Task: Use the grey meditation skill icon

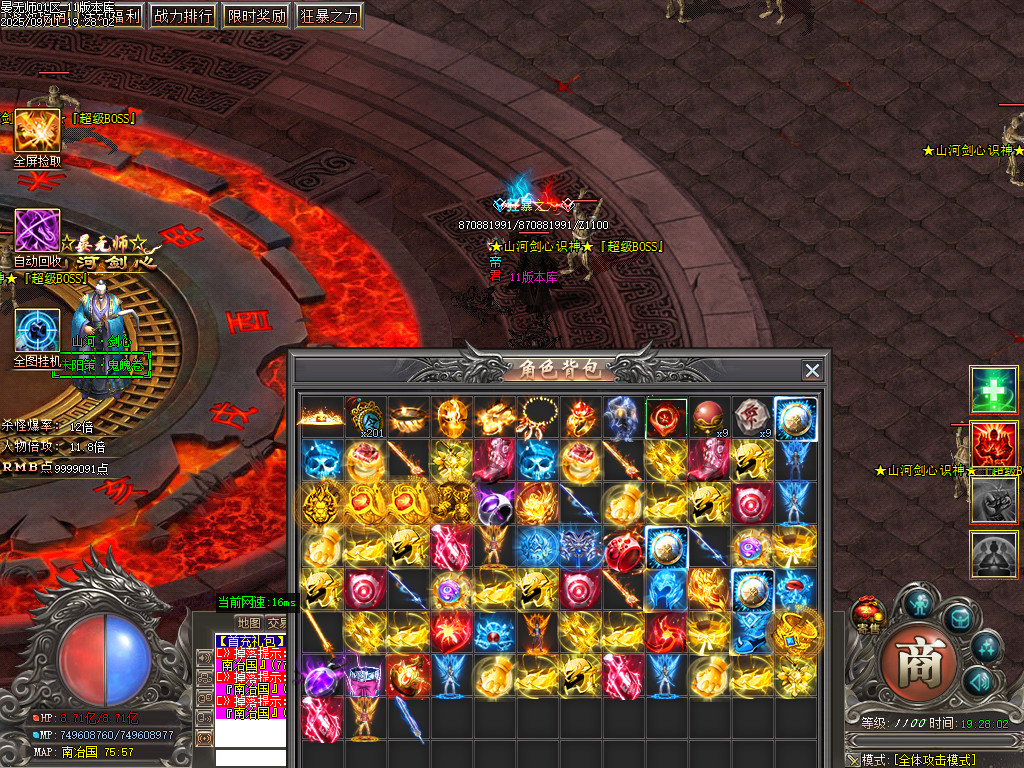Action: pos(993,554)
